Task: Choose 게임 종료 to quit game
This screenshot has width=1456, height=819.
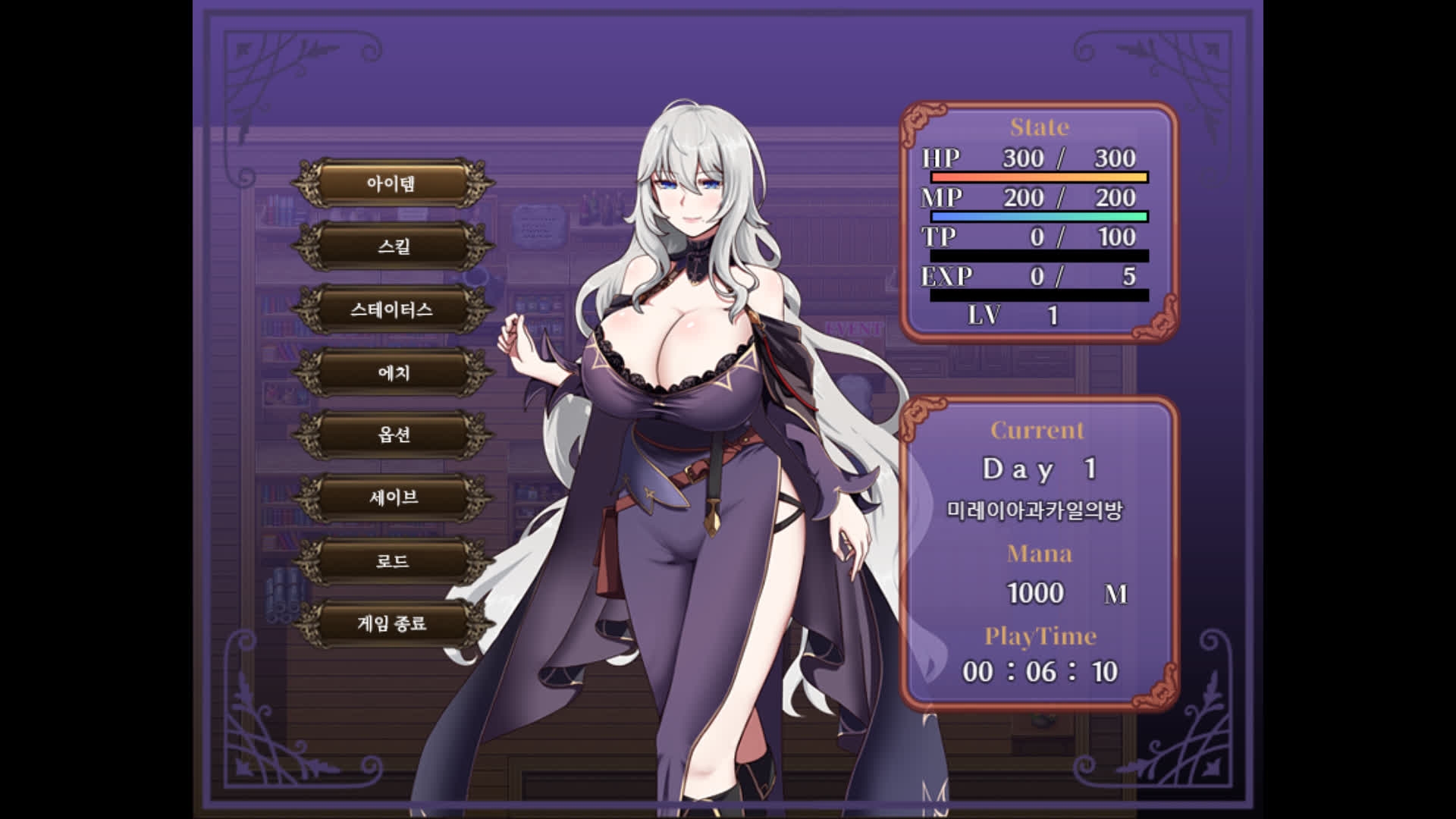Action: tap(392, 623)
